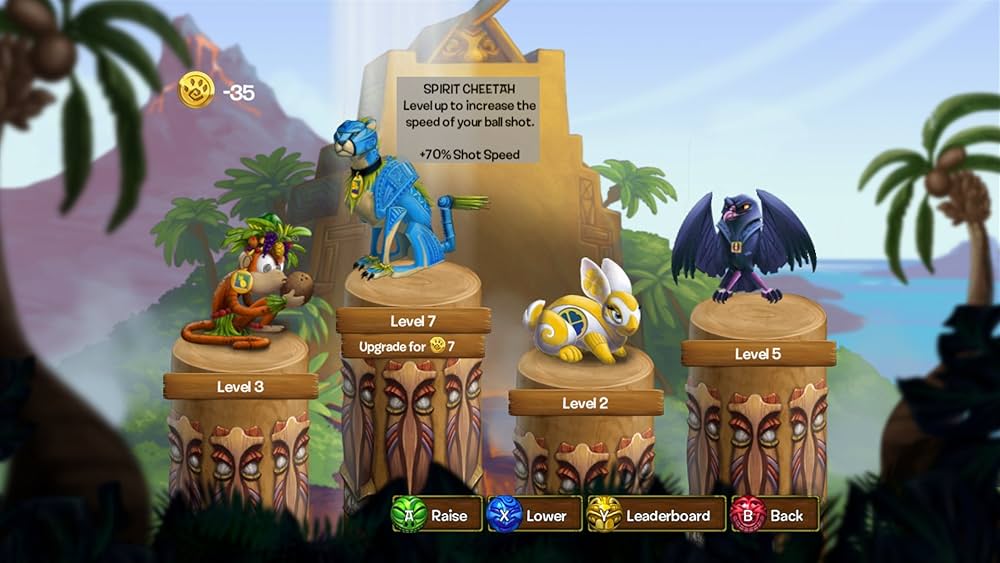Click the Upgrade for 7 plaque
Image resolution: width=1000 pixels, height=563 pixels.
(413, 346)
